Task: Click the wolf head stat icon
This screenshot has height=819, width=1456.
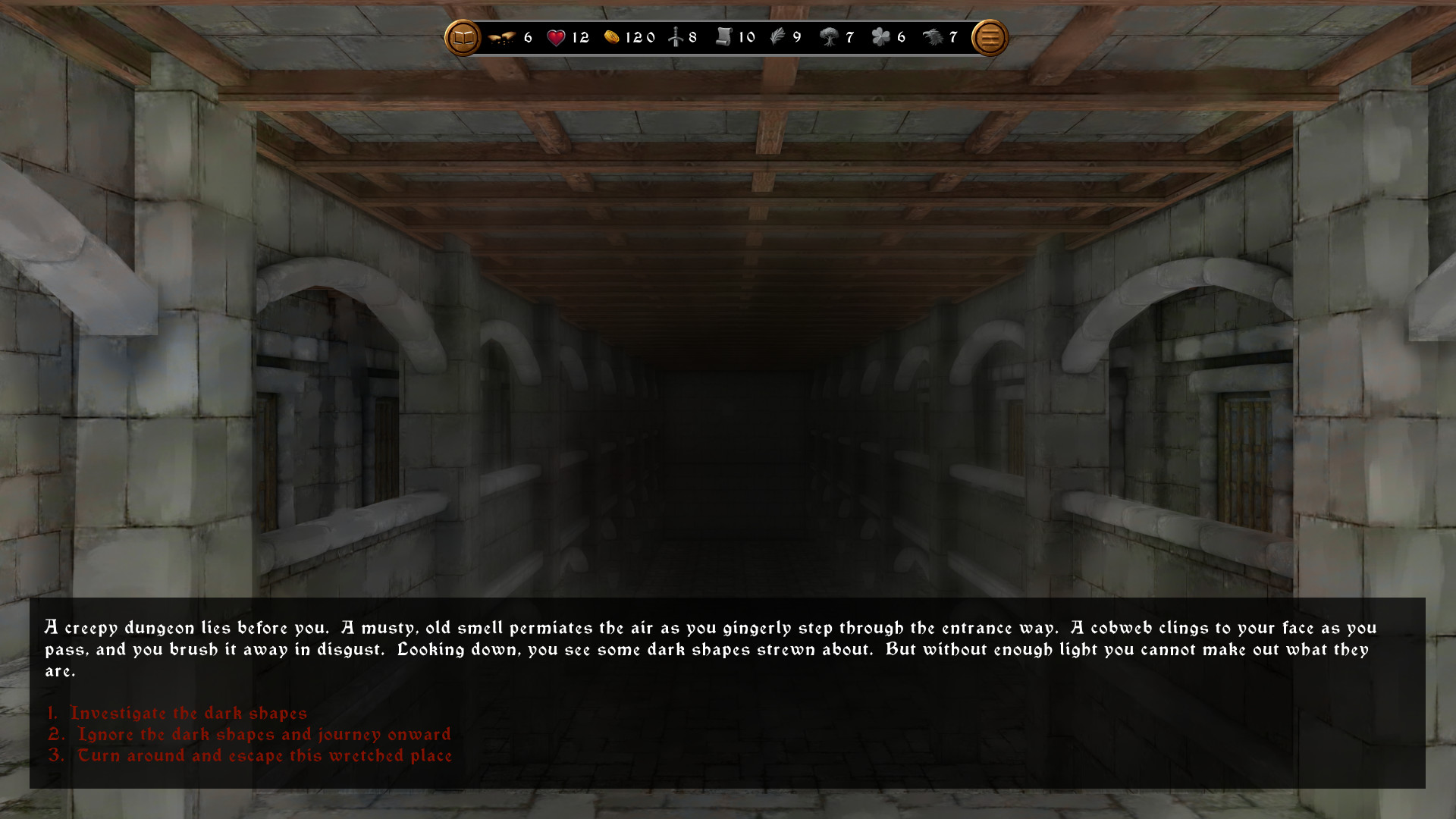Action: click(934, 36)
